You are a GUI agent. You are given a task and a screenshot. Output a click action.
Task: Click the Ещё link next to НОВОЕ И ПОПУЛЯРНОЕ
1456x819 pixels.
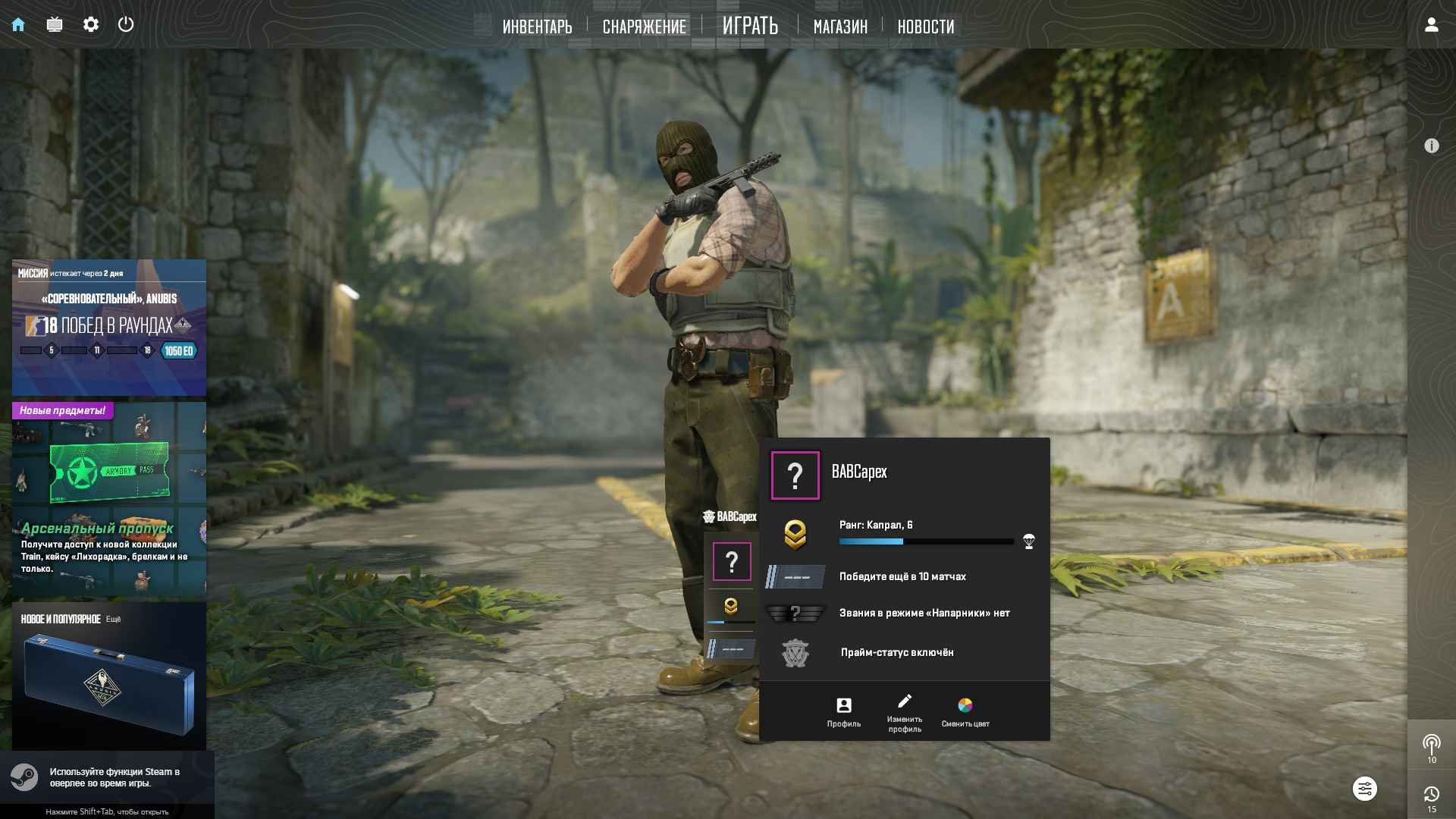pyautogui.click(x=115, y=618)
